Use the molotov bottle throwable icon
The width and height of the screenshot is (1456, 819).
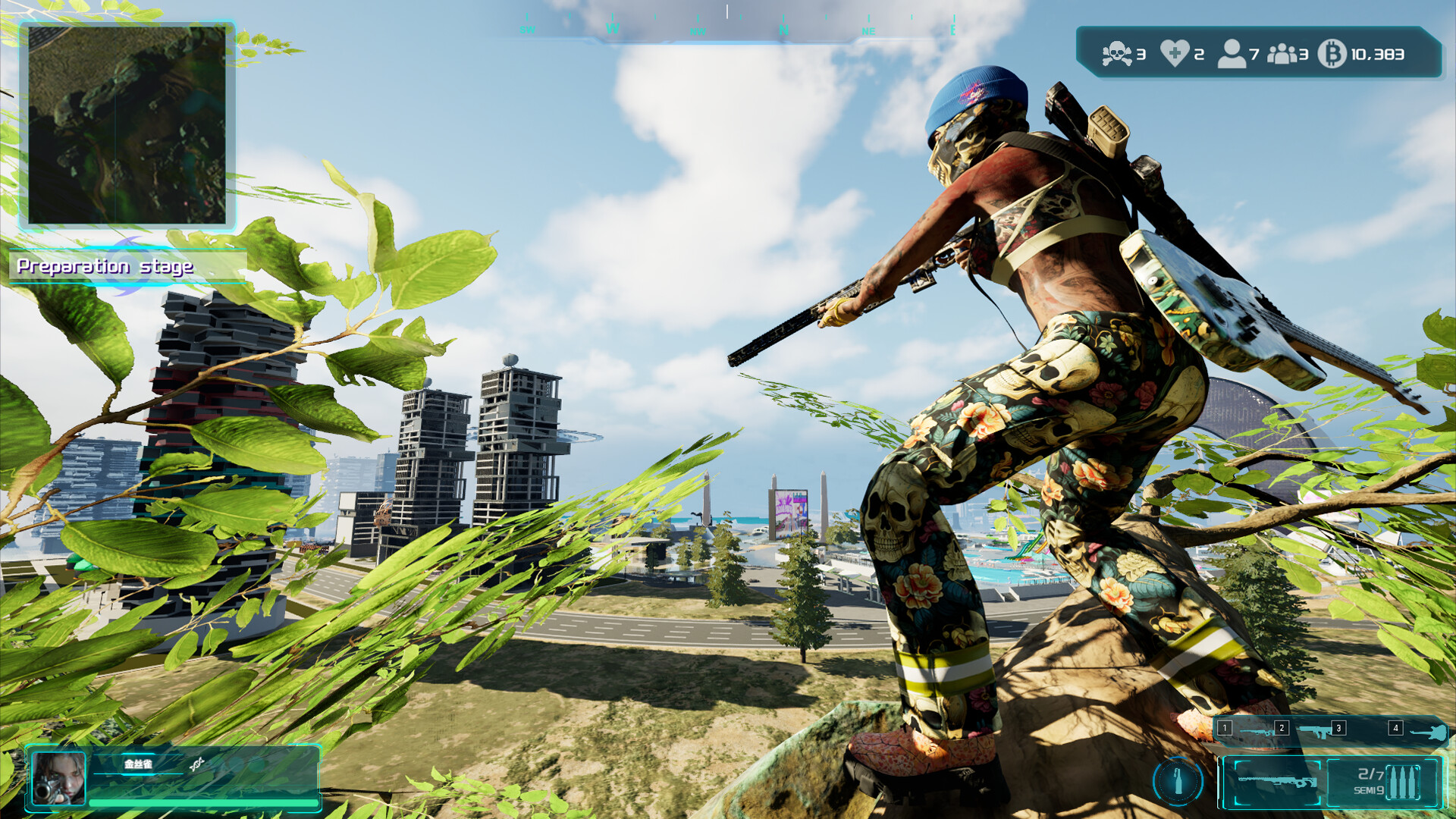[x=1178, y=780]
